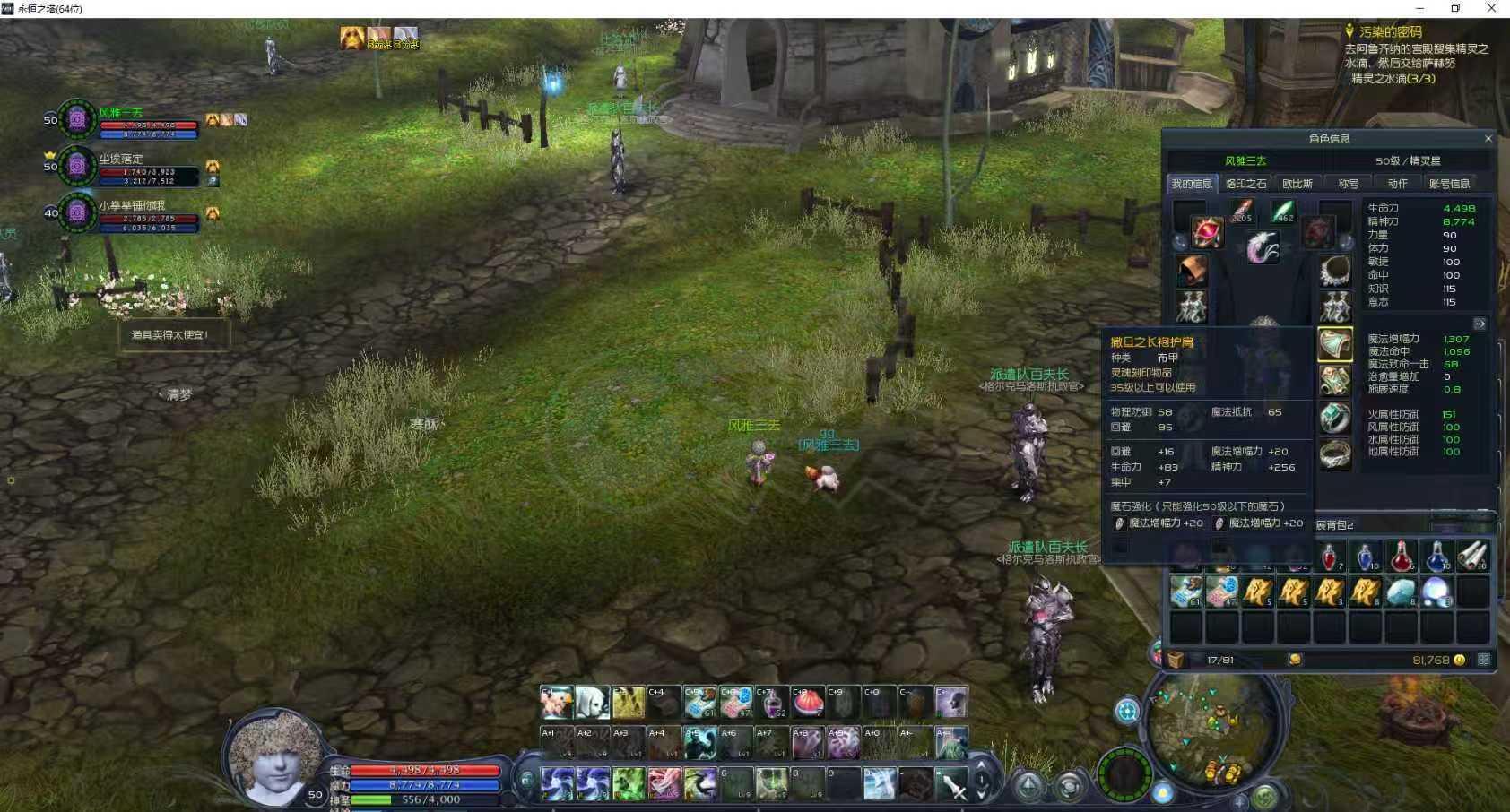Select the equipped shoulder armor slot

[1334, 344]
